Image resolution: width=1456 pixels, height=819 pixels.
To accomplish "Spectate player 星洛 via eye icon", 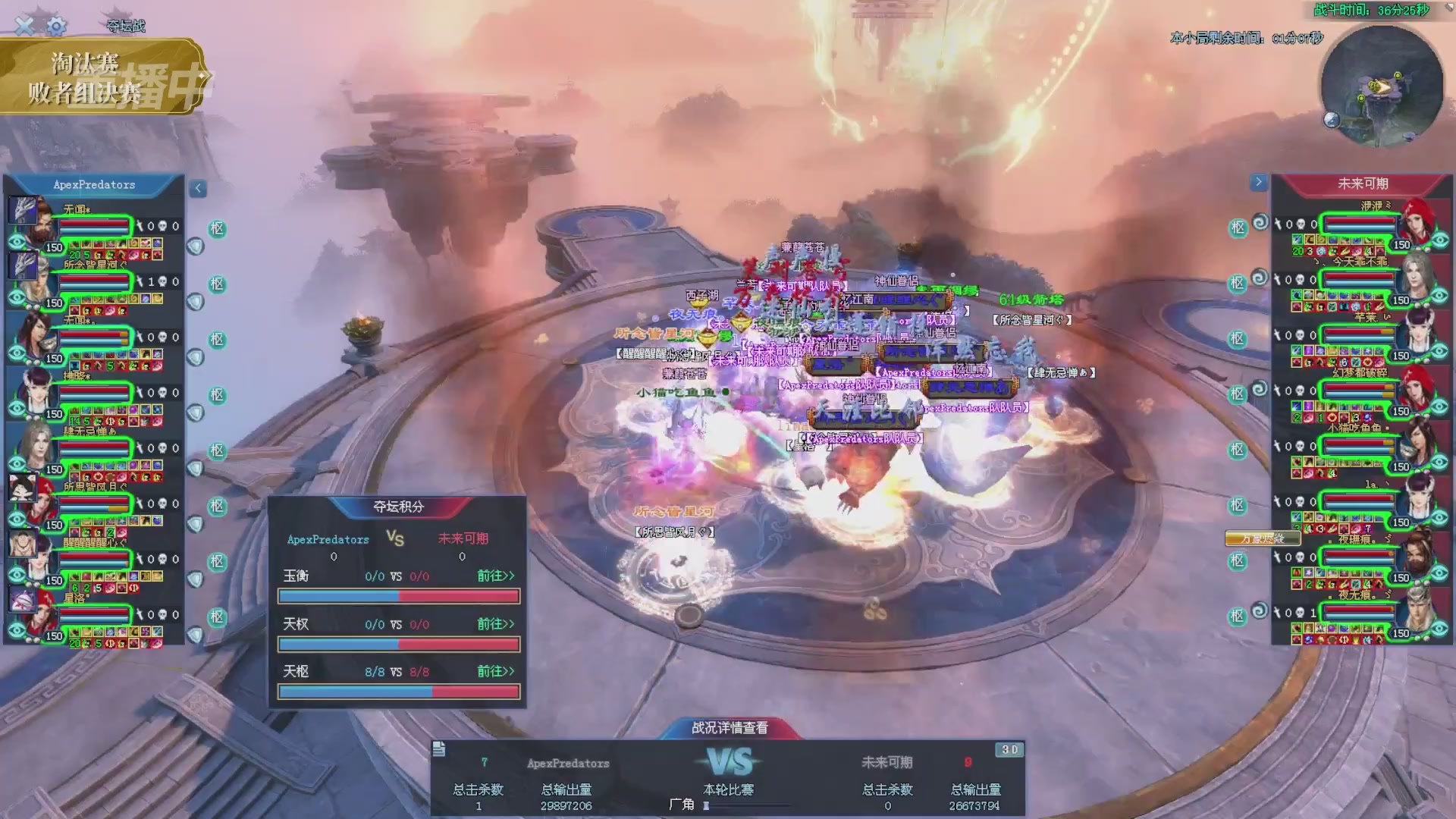I will click(x=17, y=630).
